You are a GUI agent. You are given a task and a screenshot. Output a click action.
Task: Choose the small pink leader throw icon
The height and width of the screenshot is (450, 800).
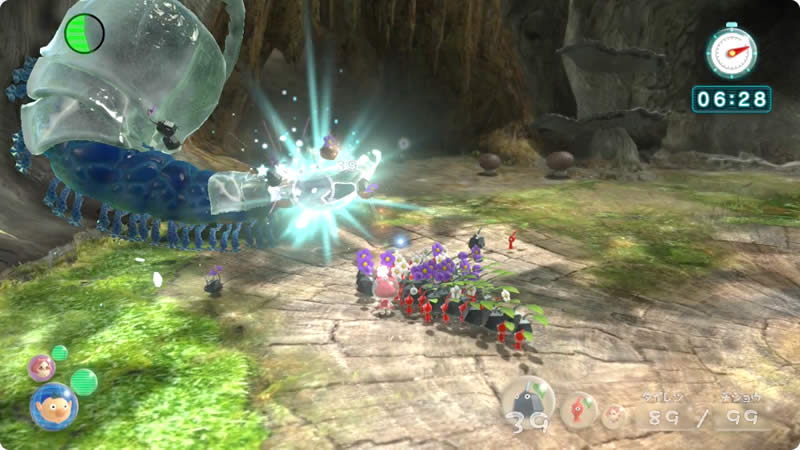pos(613,414)
